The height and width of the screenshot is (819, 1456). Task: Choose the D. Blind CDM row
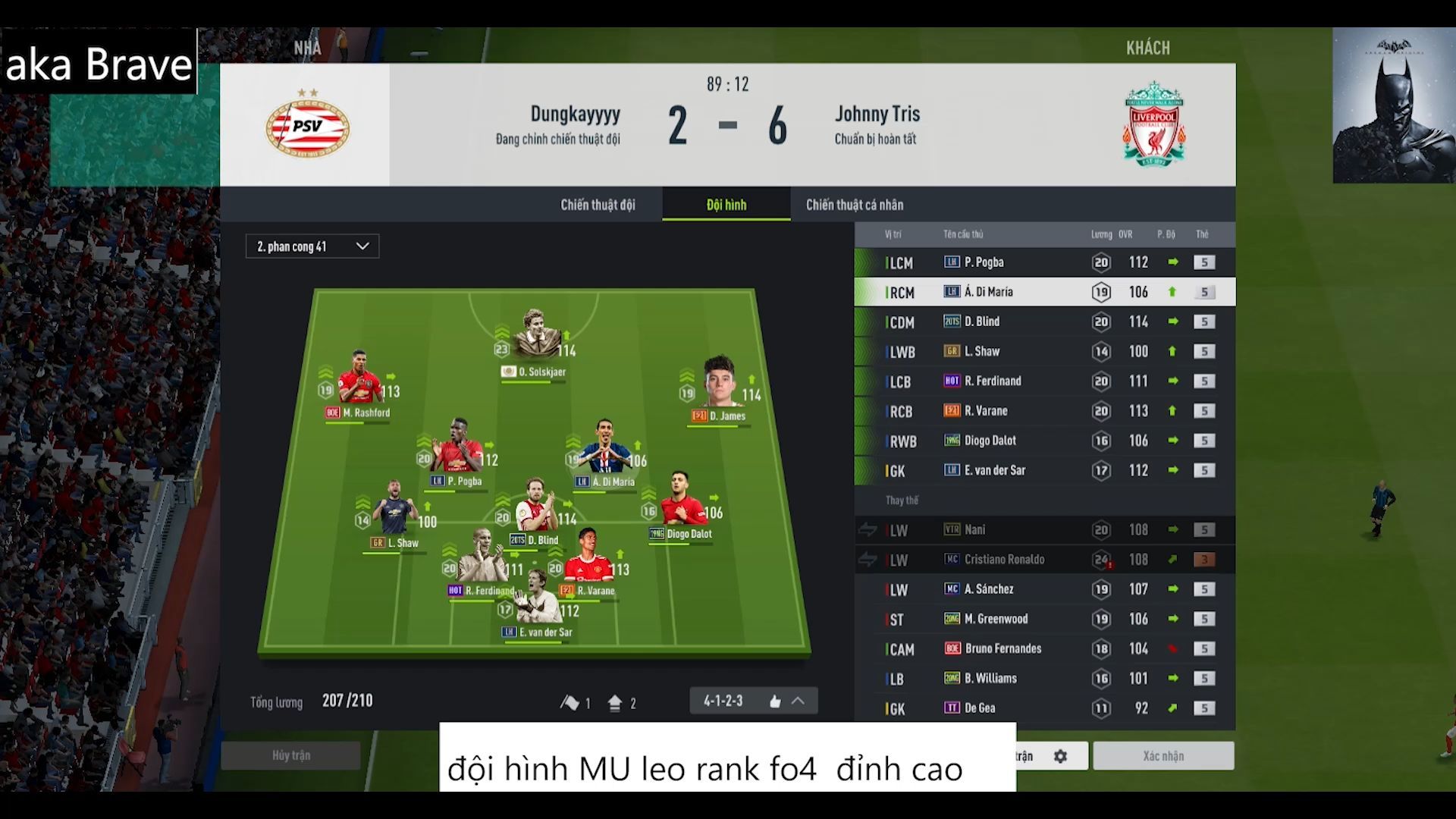pyautogui.click(x=1044, y=322)
